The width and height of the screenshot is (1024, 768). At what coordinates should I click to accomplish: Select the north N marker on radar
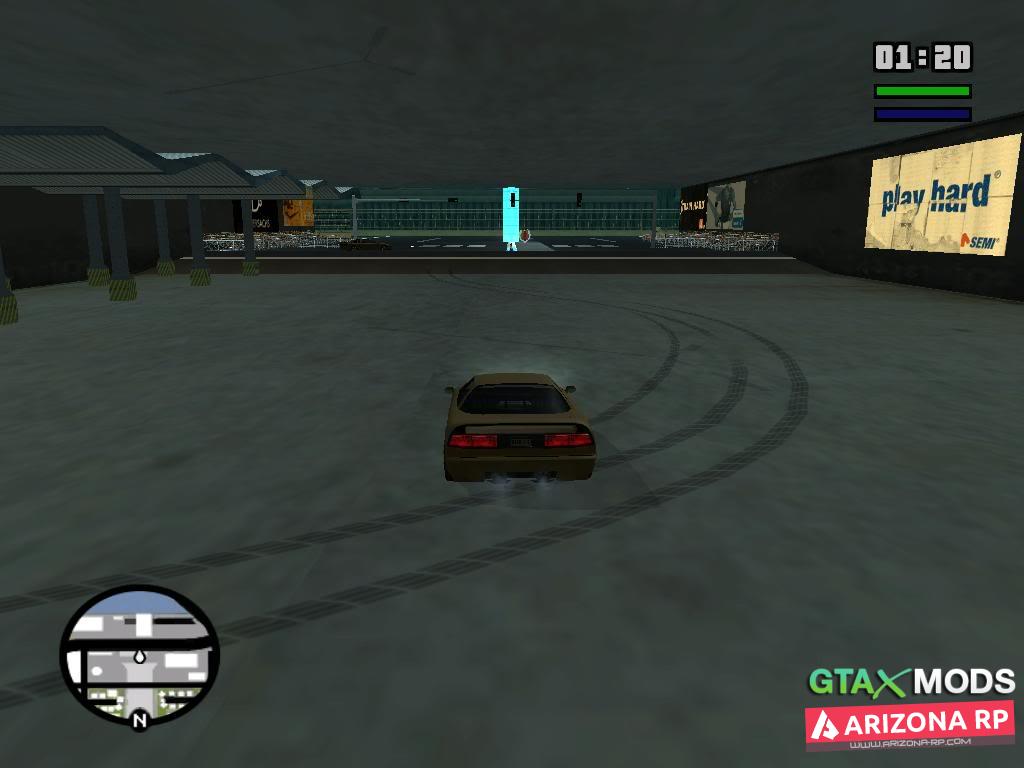(x=139, y=718)
